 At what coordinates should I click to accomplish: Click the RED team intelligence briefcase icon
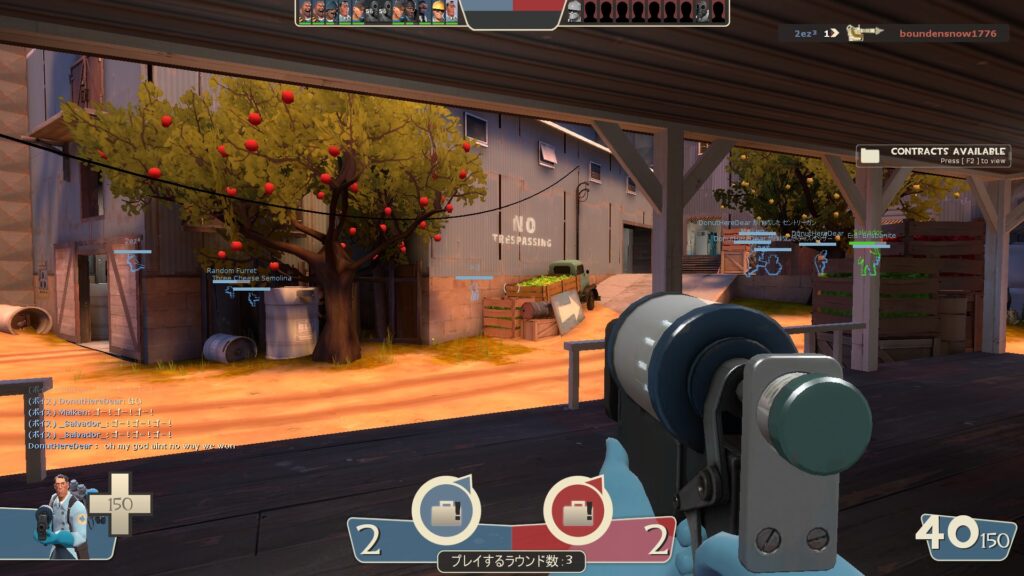pyautogui.click(x=578, y=511)
